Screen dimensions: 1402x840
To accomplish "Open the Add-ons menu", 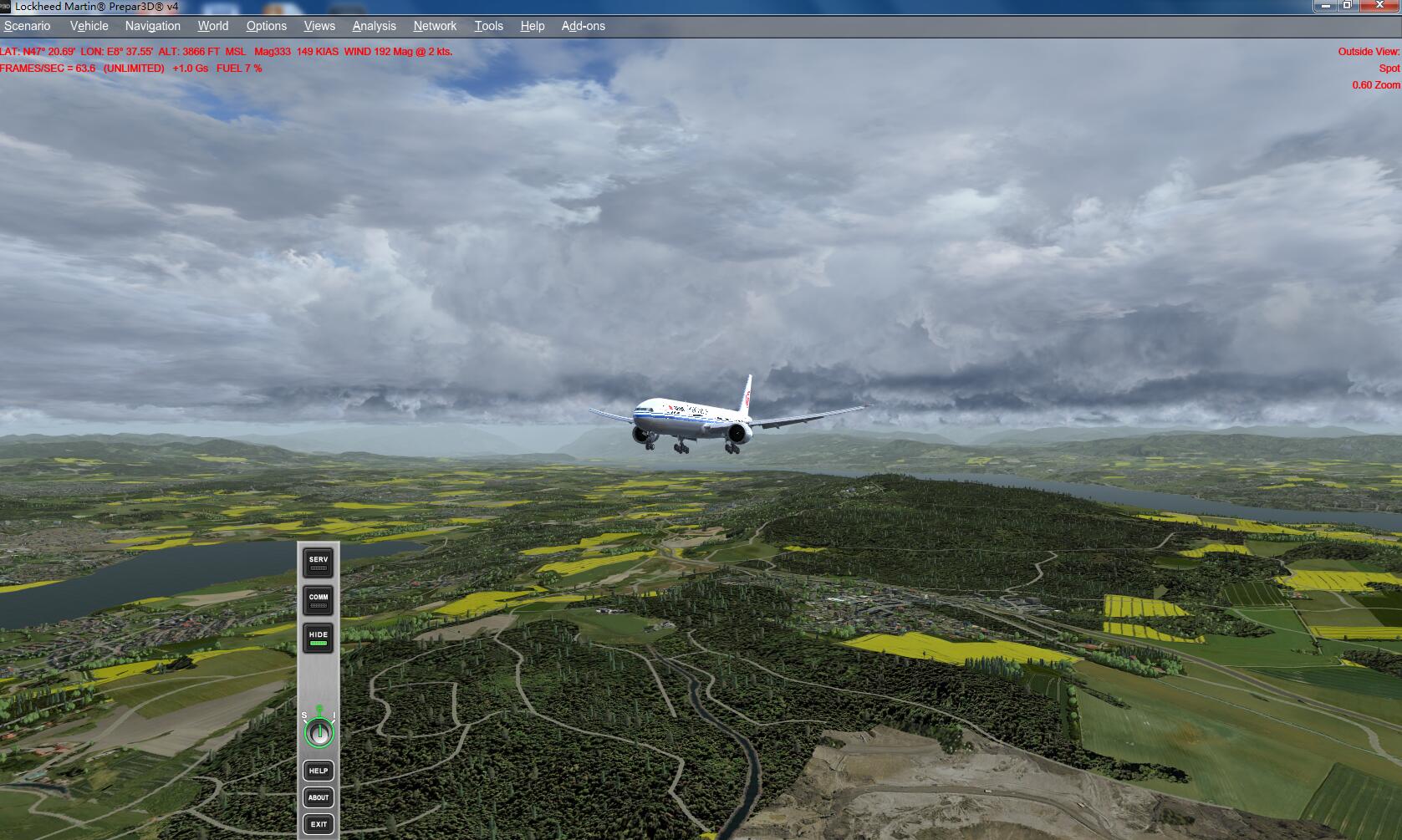I will [583, 26].
